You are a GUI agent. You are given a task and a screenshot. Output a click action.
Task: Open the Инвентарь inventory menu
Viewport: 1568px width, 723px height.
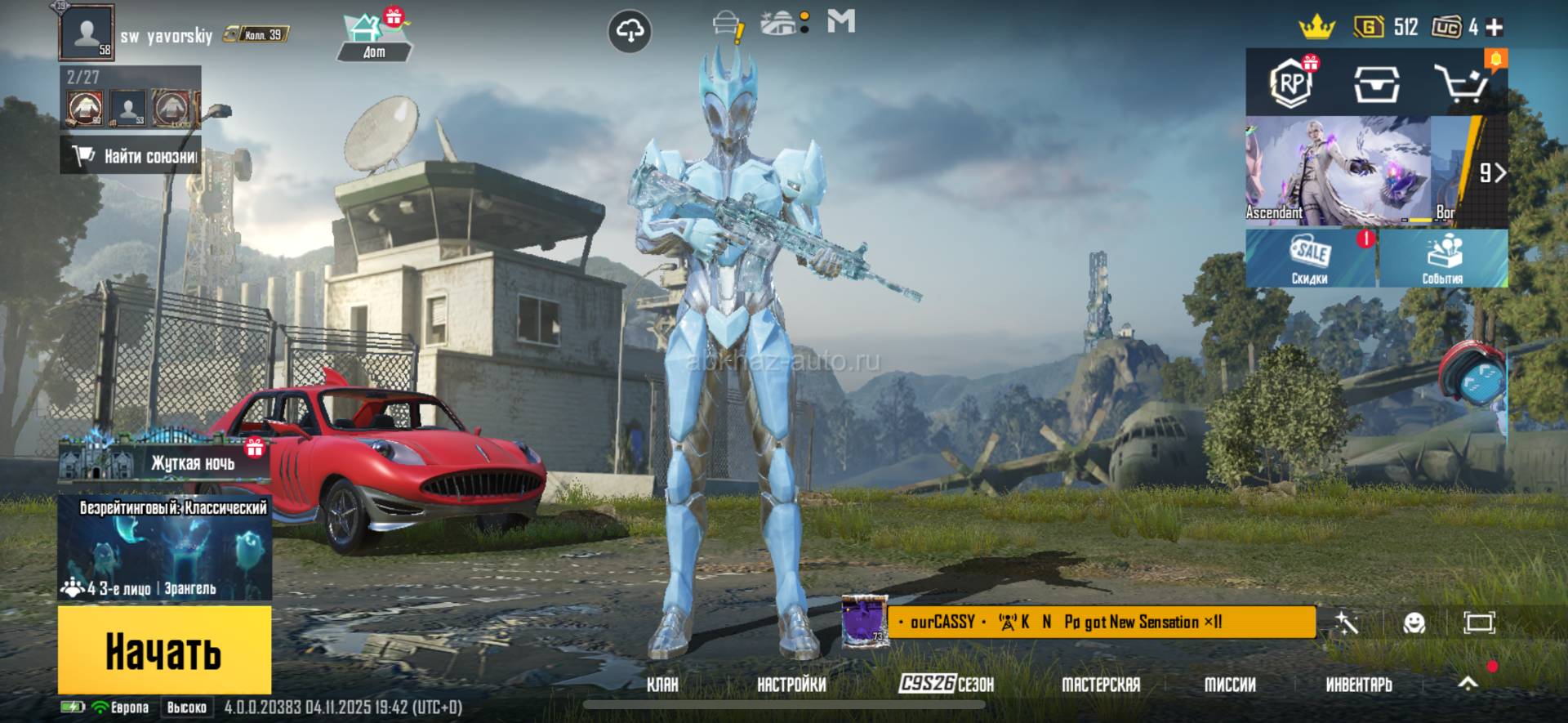(1359, 685)
